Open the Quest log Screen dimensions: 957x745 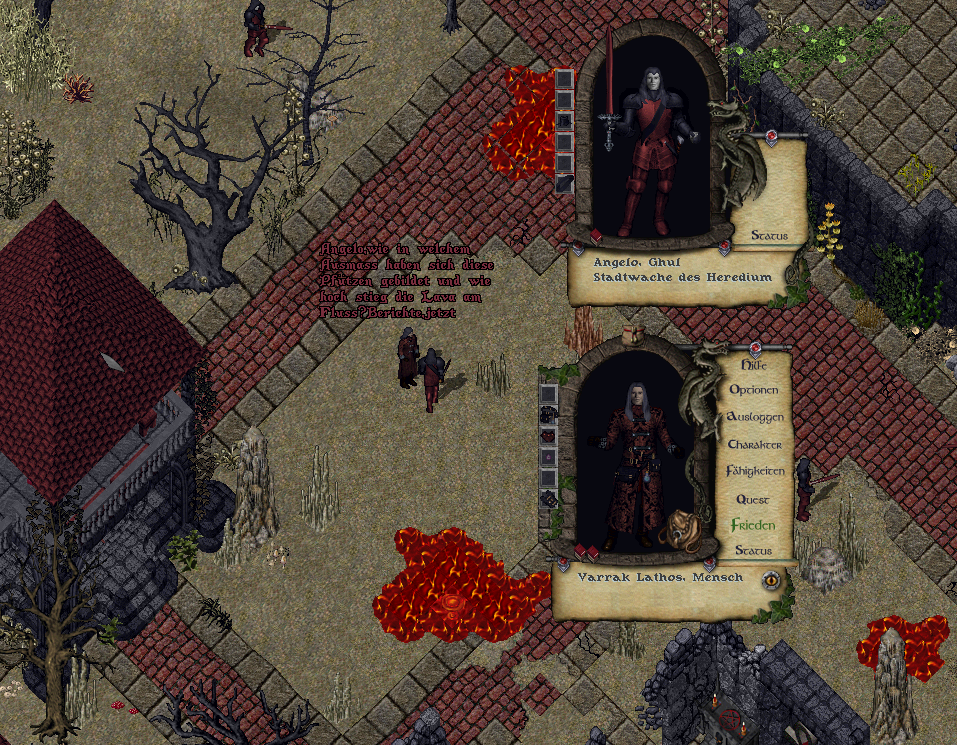click(753, 499)
